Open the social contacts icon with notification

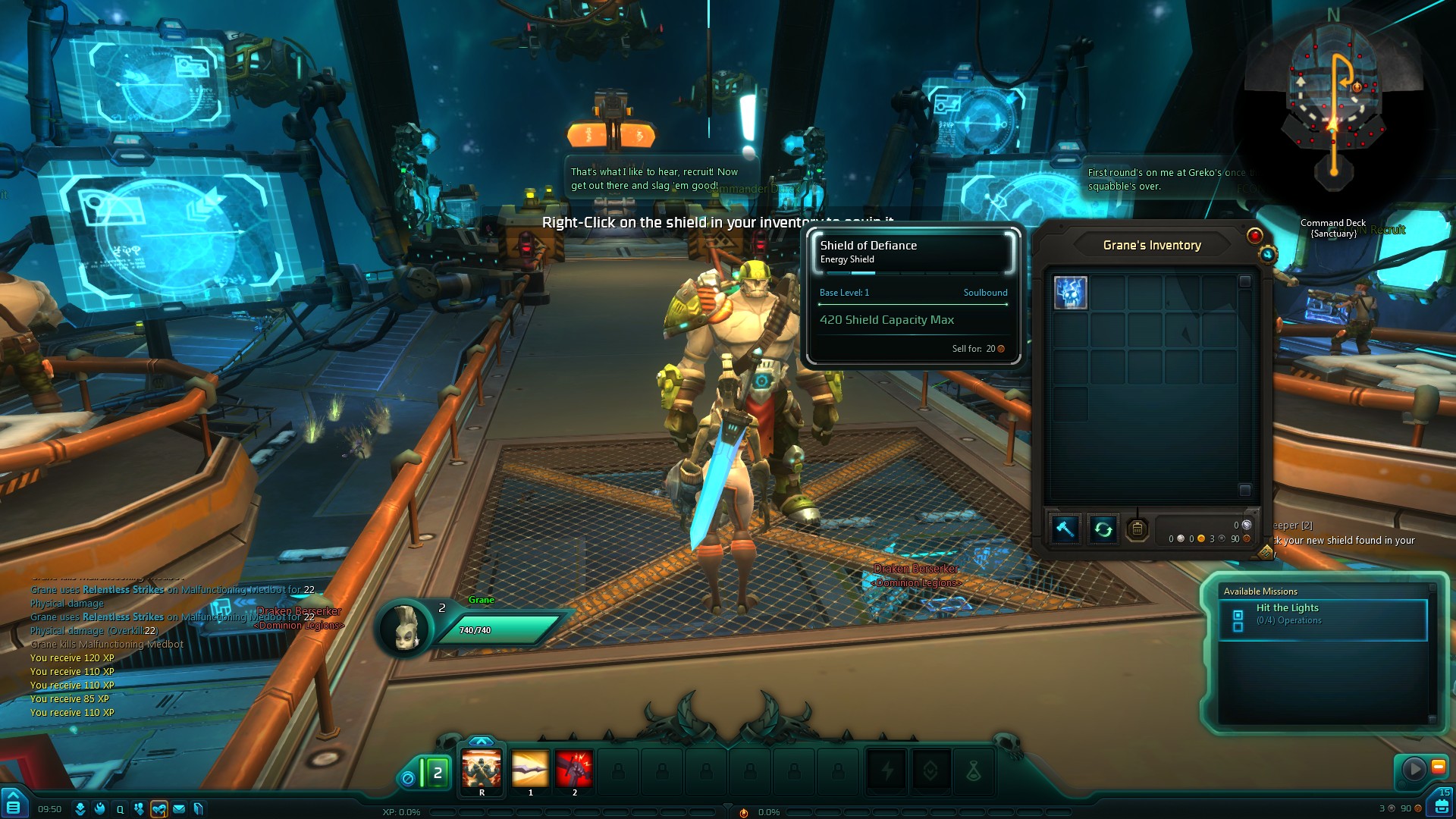coord(158,809)
